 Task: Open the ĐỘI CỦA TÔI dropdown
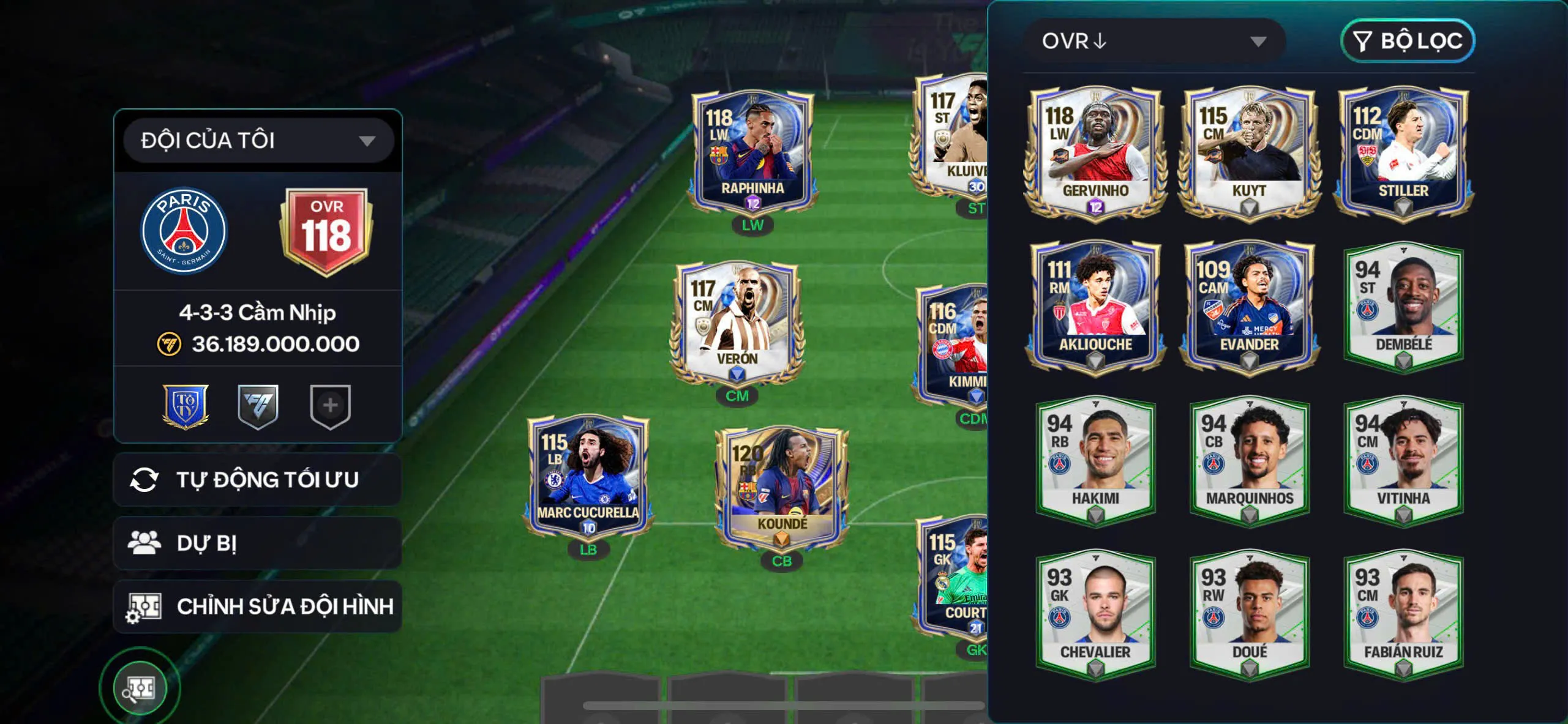(258, 141)
